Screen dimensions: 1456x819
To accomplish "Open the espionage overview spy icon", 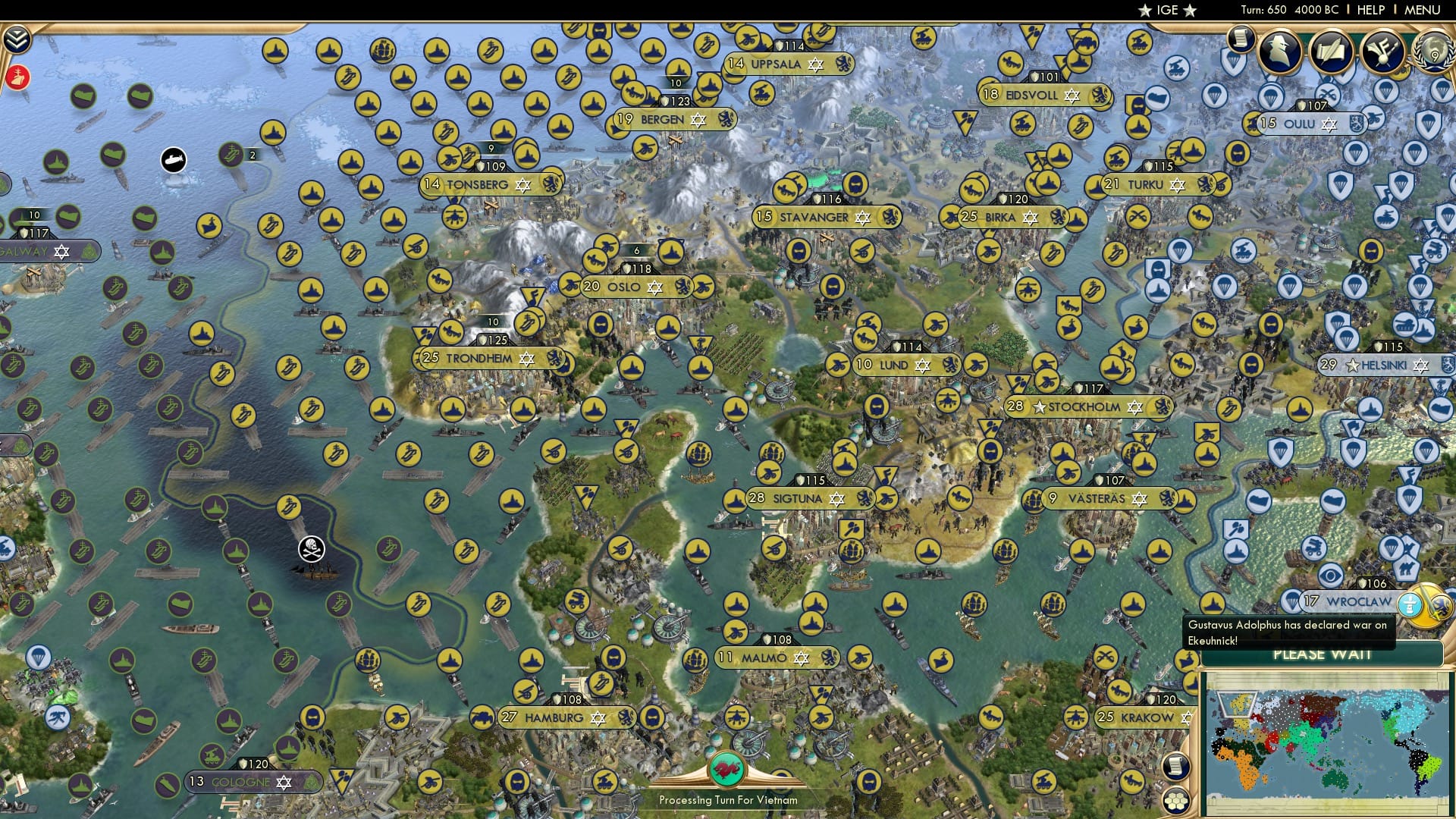I will pyautogui.click(x=1282, y=49).
